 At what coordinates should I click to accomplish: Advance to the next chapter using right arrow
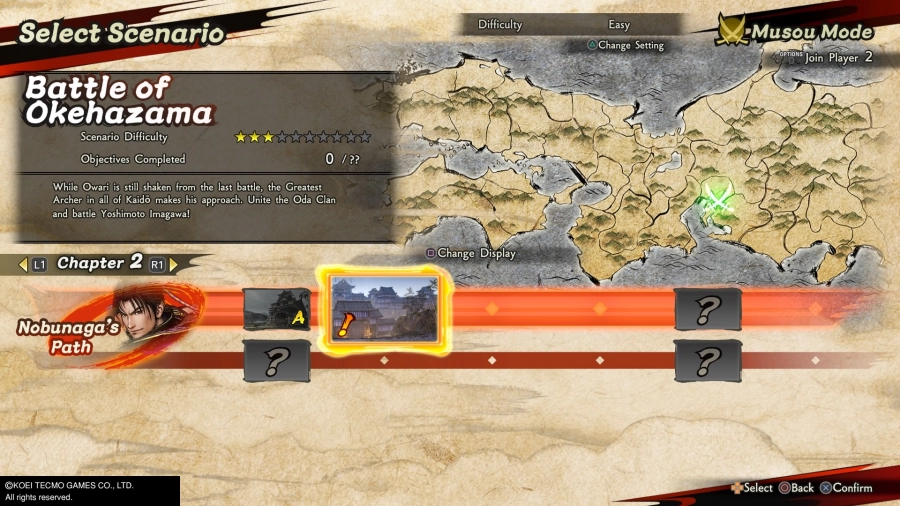(174, 265)
